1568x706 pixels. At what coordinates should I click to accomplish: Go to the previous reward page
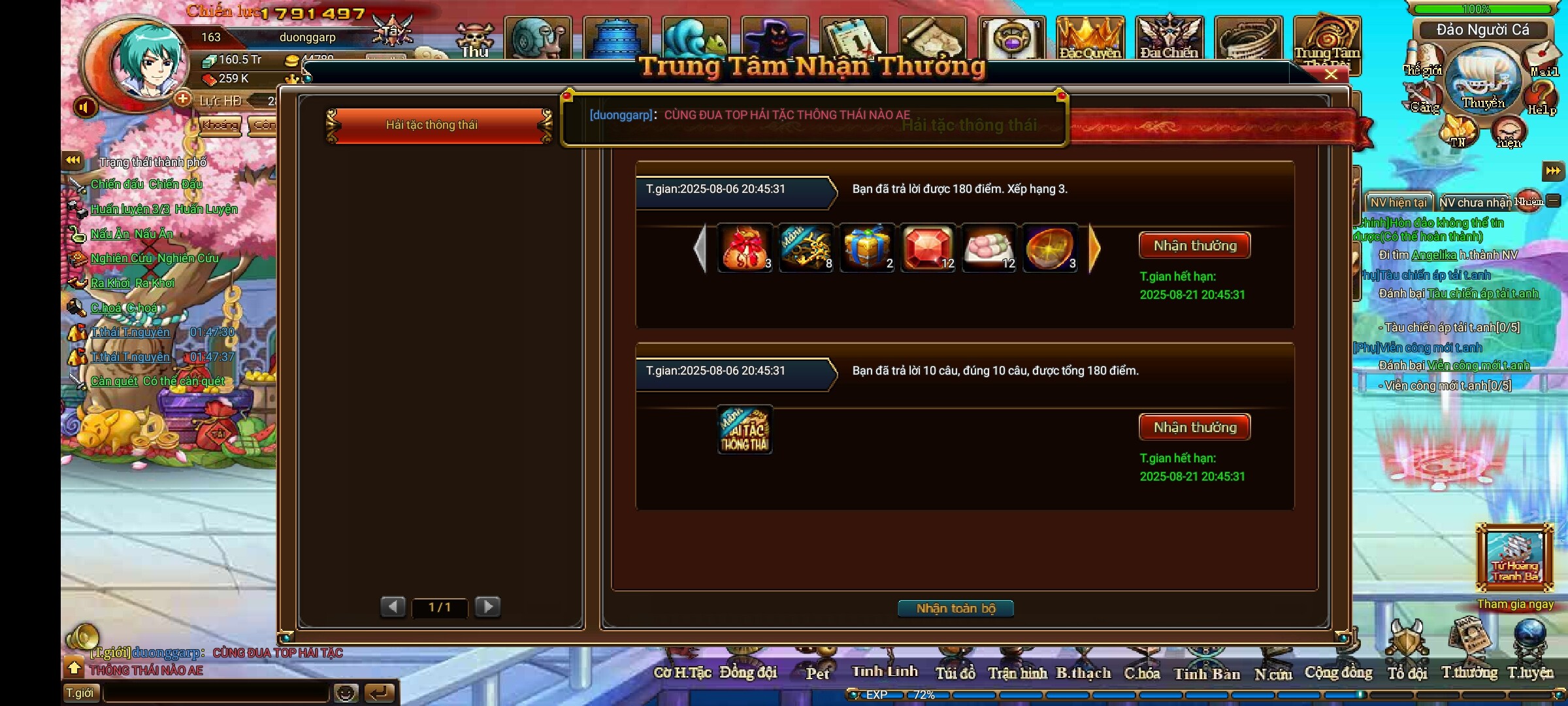(393, 607)
